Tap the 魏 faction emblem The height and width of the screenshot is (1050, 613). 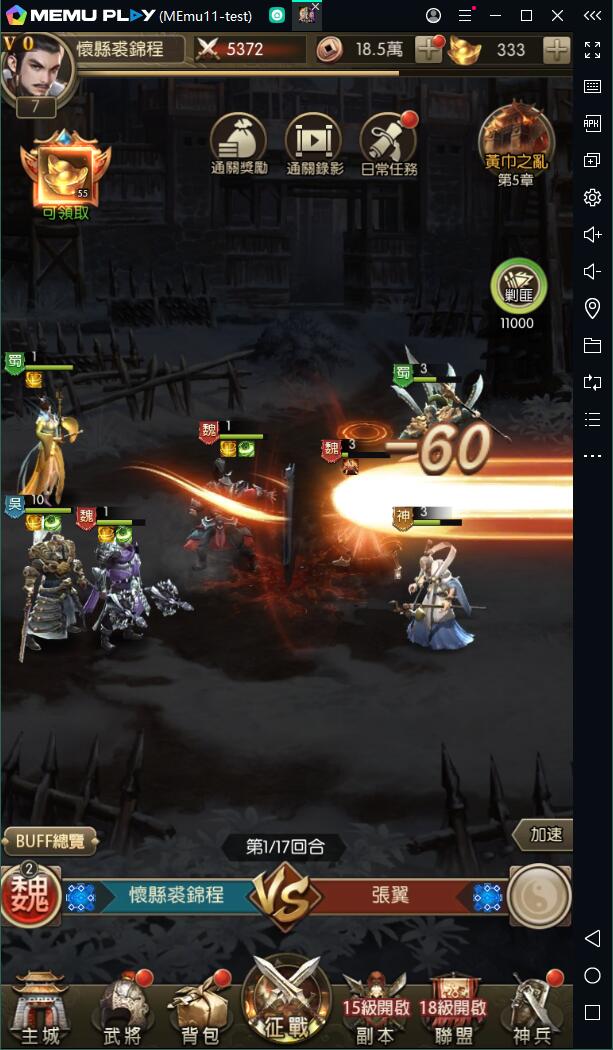[x=31, y=895]
